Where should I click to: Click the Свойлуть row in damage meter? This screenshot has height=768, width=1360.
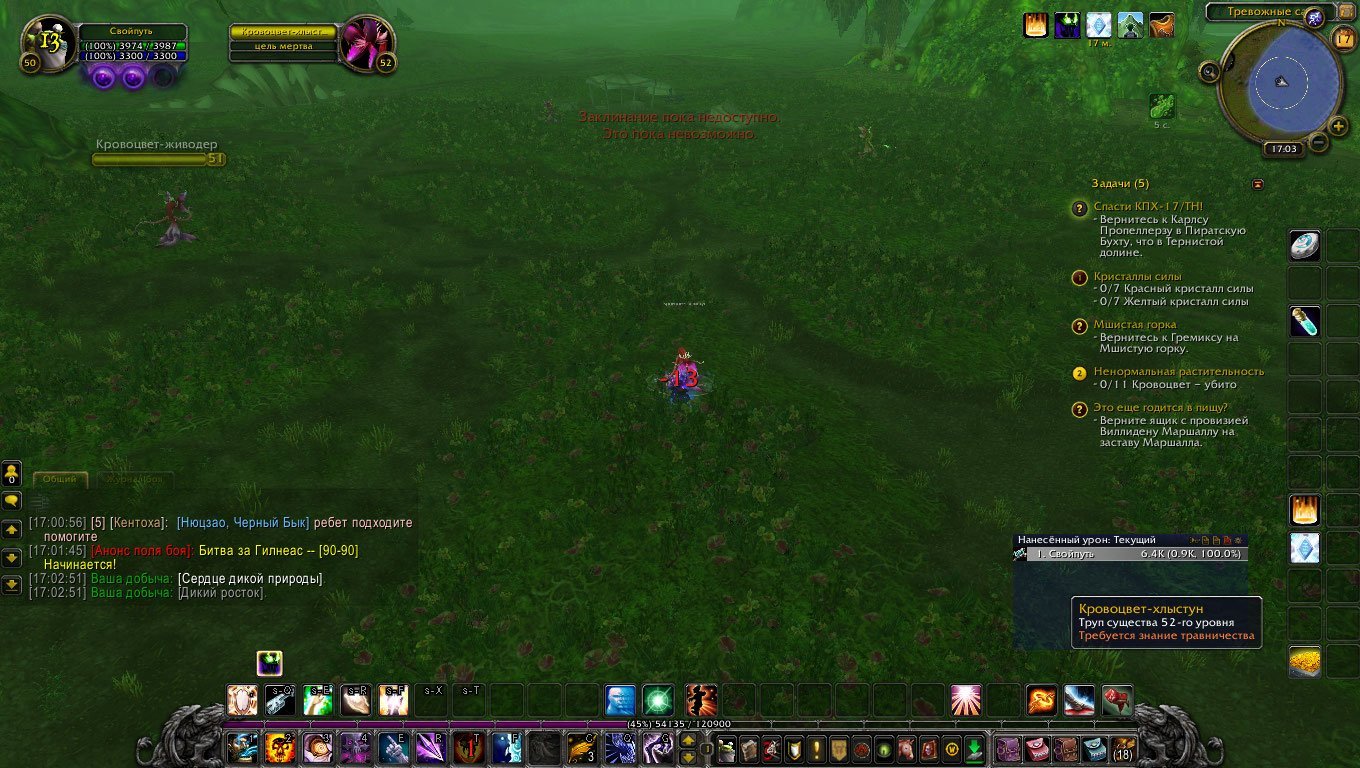1130,553
